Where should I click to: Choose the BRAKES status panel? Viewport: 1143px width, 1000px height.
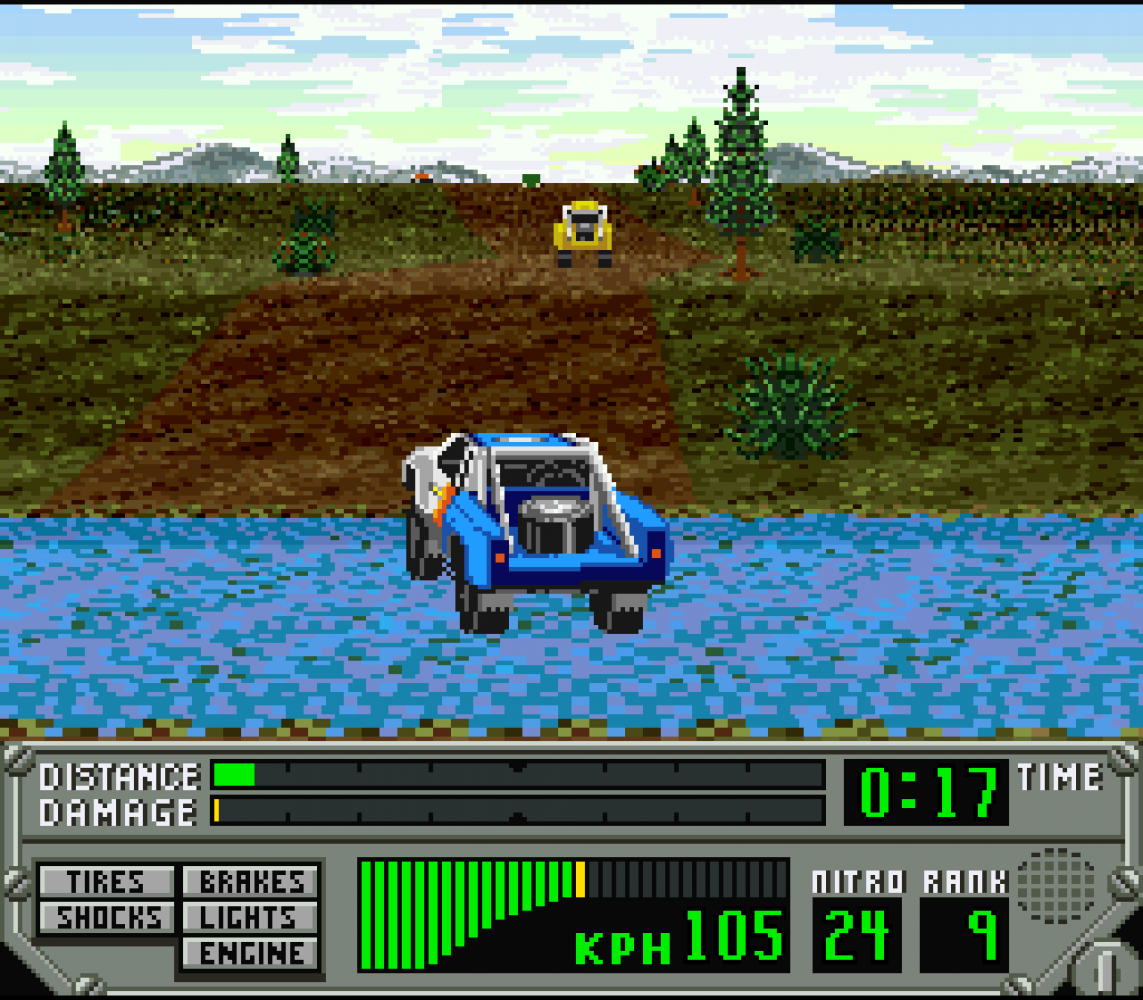pyautogui.click(x=251, y=882)
